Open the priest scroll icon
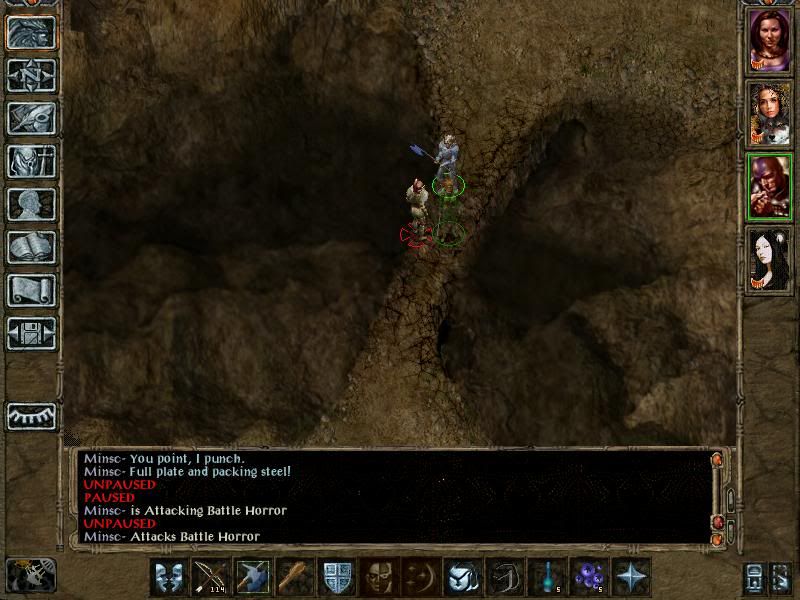This screenshot has height=600, width=800. coord(32,290)
